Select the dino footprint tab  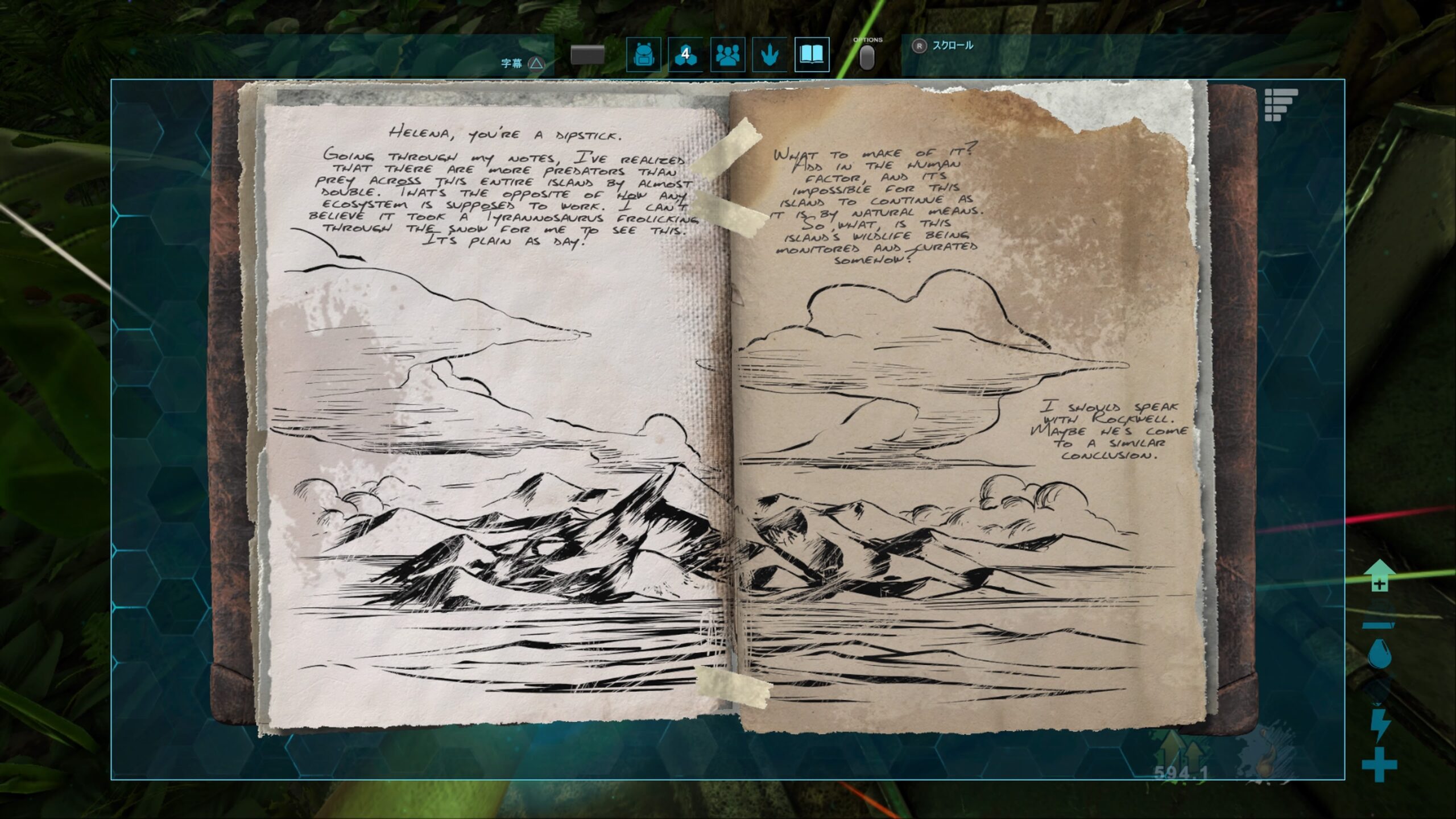(x=770, y=55)
